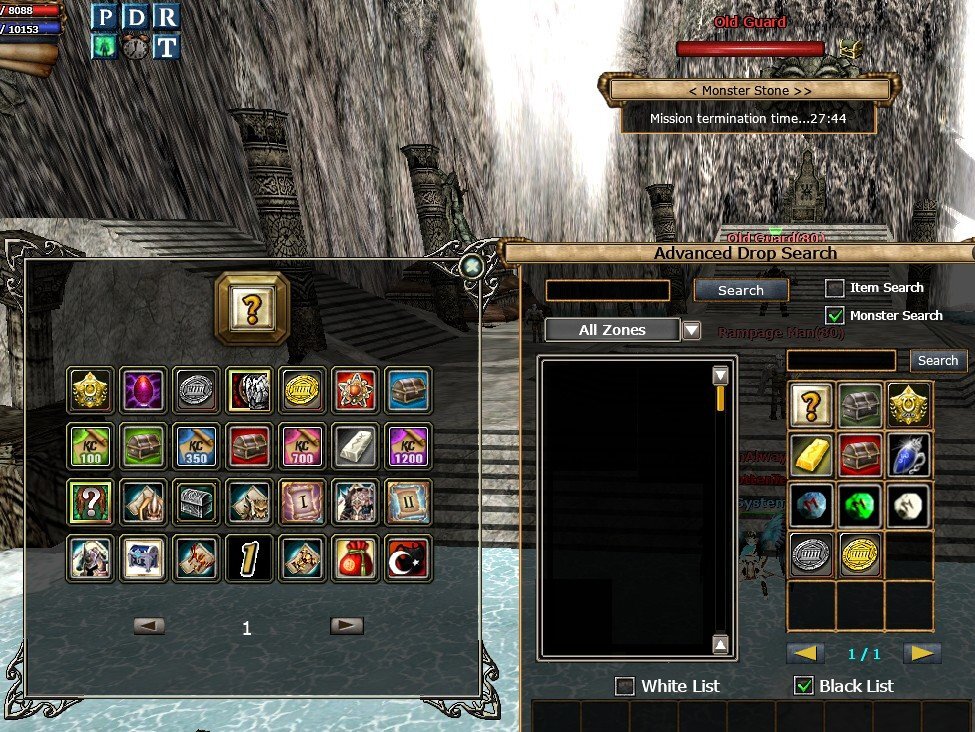975x732 pixels.
Task: Select the Turkish flag icon
Action: pyautogui.click(x=408, y=559)
